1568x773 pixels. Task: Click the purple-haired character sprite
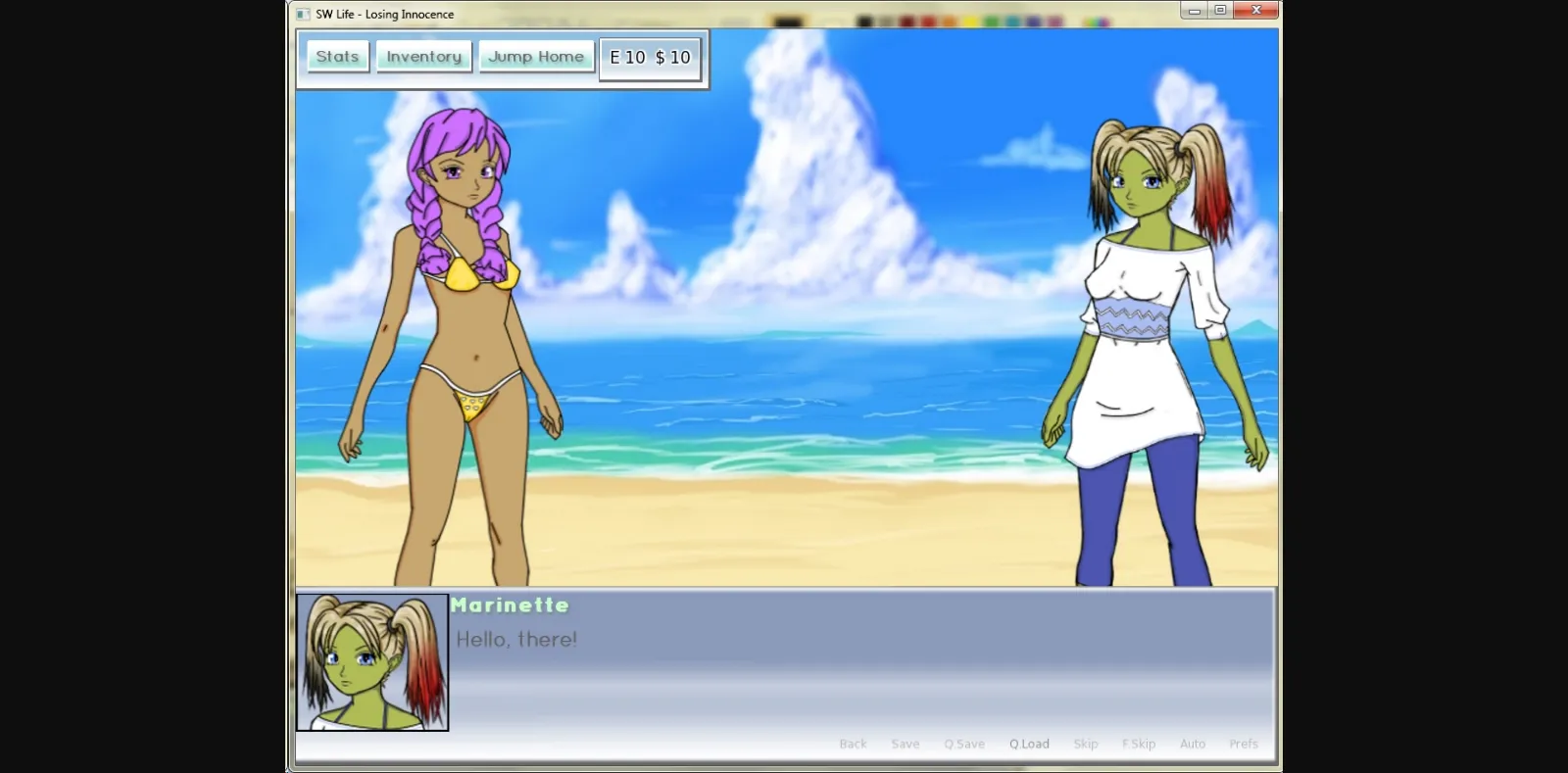451,343
